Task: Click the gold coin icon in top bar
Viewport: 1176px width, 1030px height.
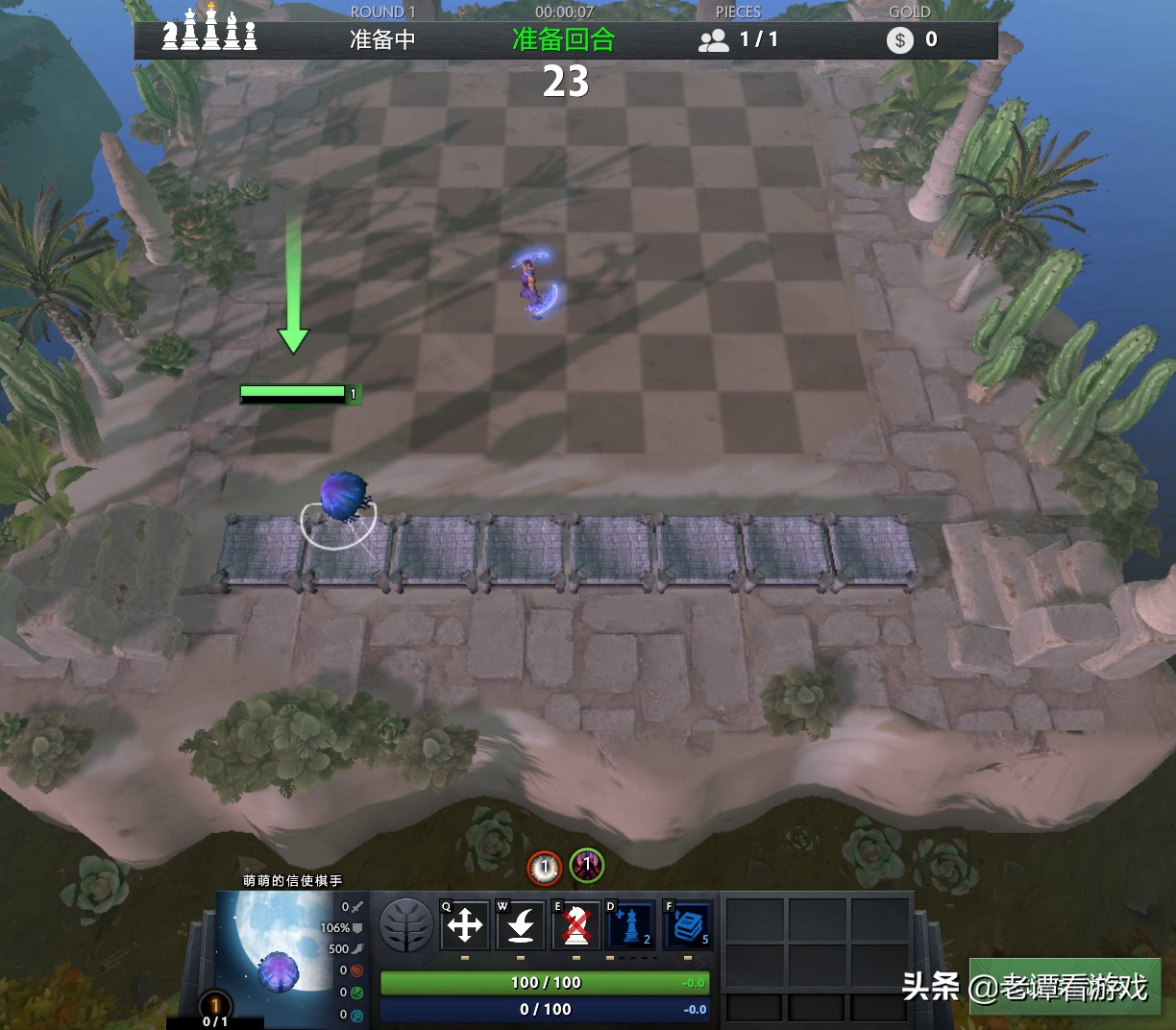Action: (x=899, y=40)
